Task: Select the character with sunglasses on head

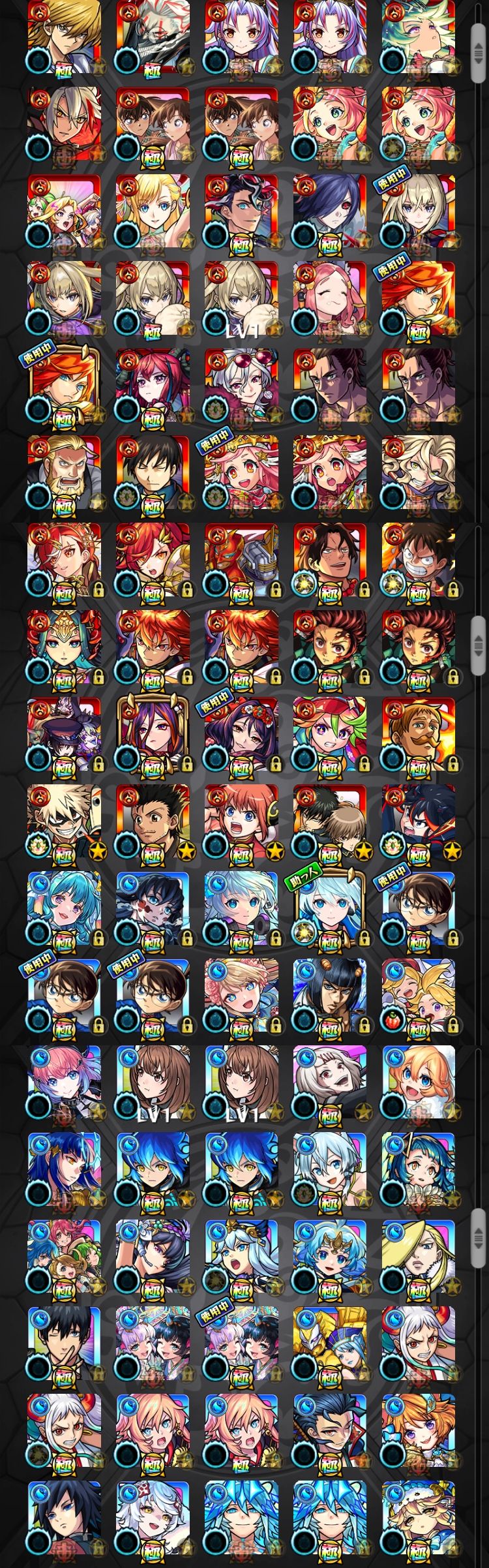Action: (x=241, y=386)
